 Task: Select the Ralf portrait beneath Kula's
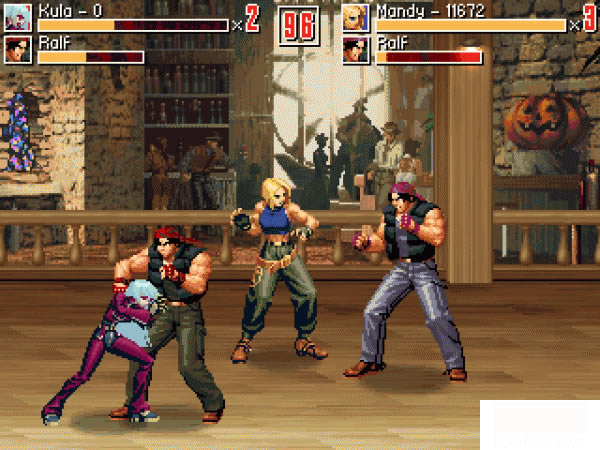pyautogui.click(x=18, y=49)
